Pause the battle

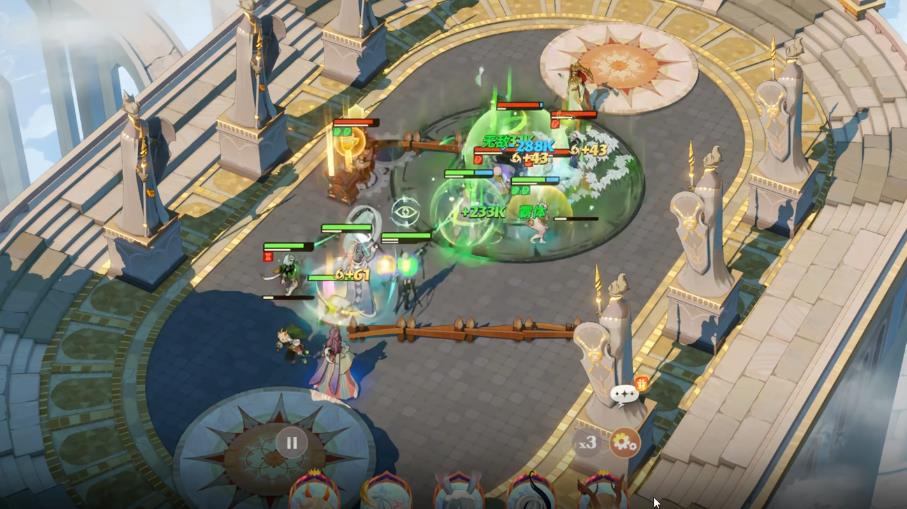tap(291, 442)
